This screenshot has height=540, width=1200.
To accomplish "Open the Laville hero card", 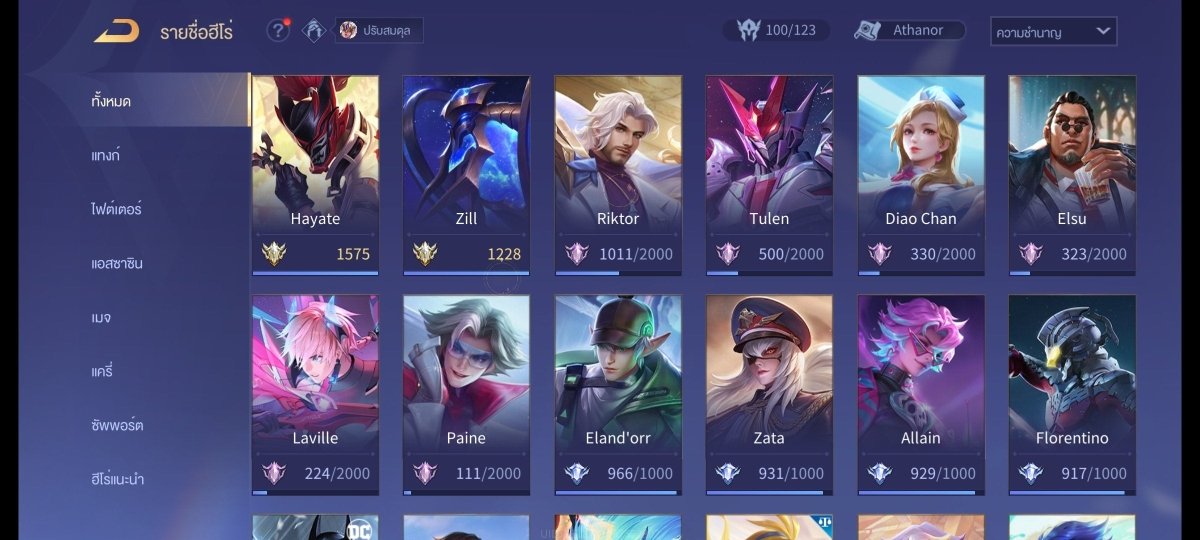I will (315, 393).
